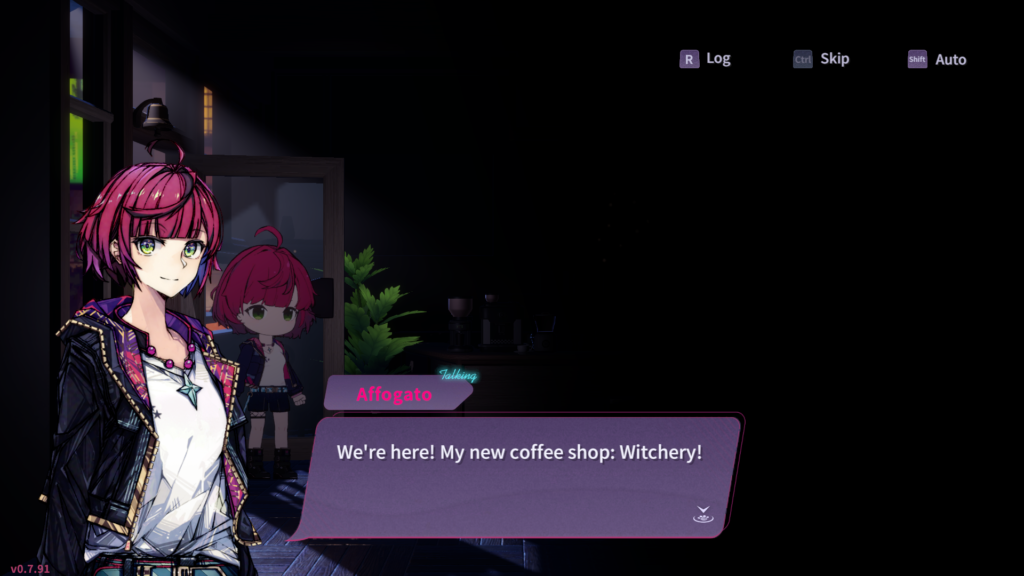Skip the current dialogue
Viewport: 1024px width, 576px height.
(x=822, y=59)
